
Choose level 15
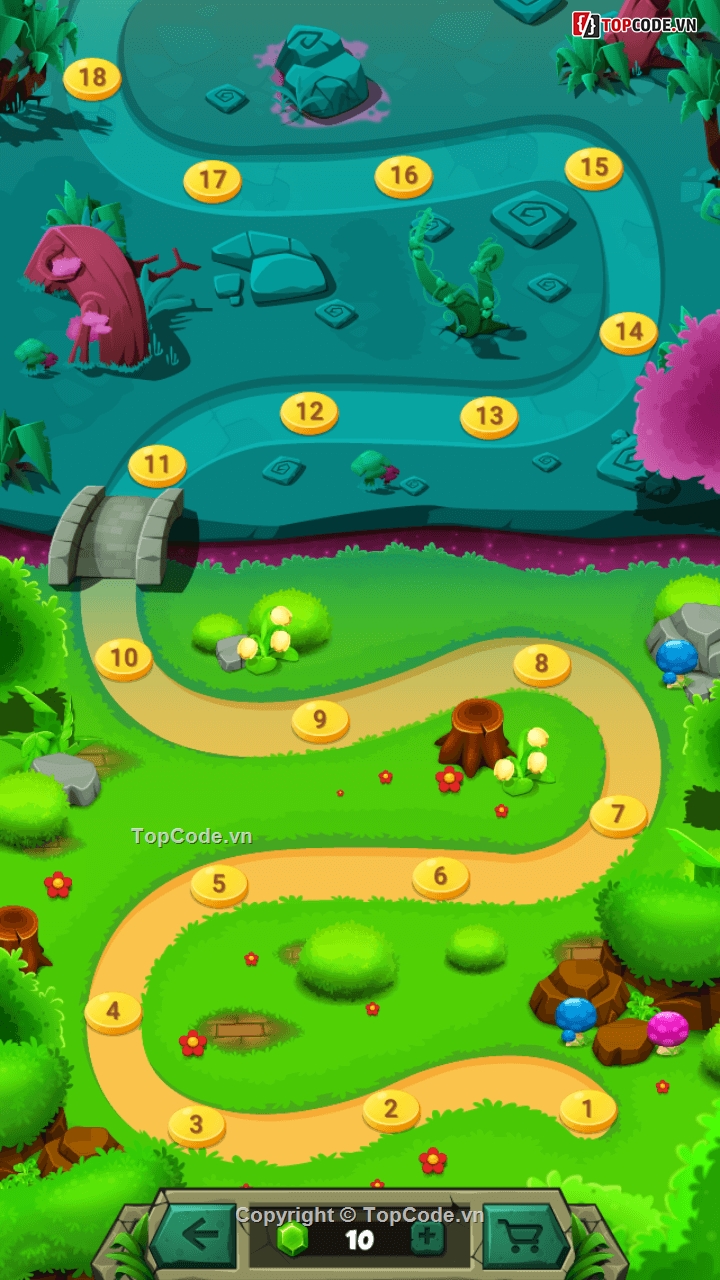594,167
